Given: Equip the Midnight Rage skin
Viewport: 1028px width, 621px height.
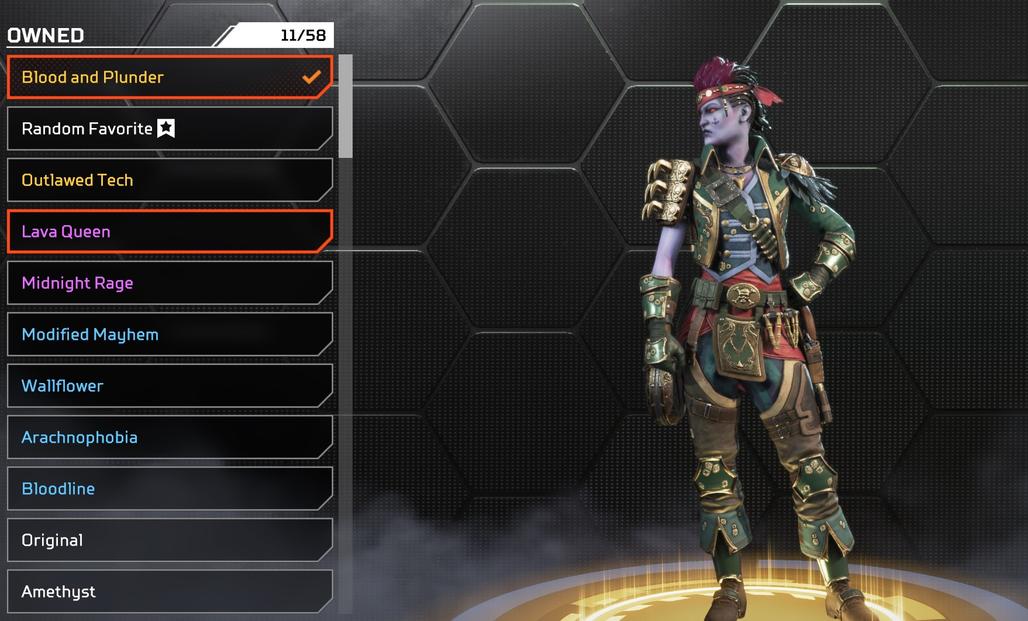Looking at the screenshot, I should click(169, 283).
